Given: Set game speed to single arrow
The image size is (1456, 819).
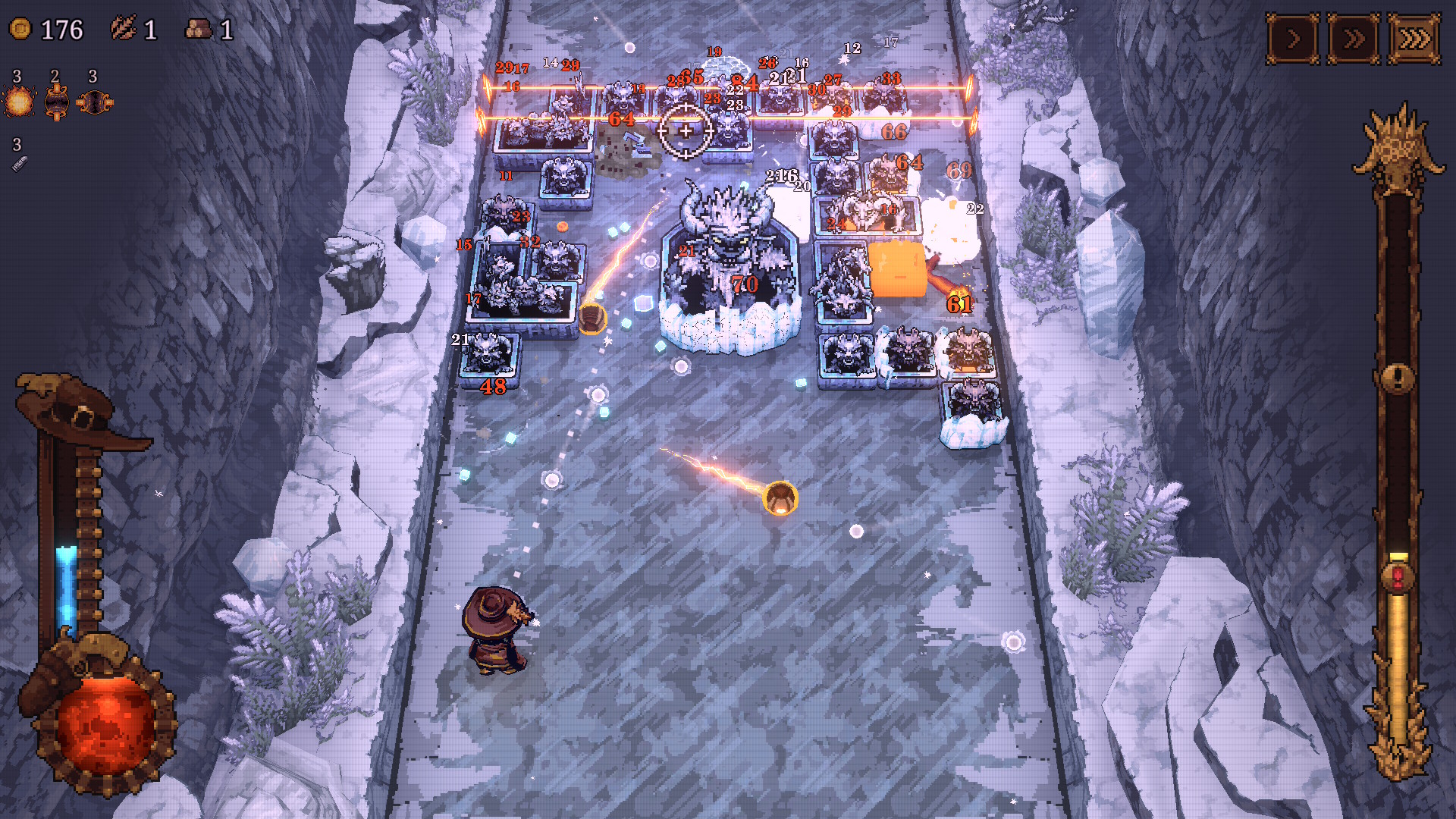Looking at the screenshot, I should coord(1293,39).
